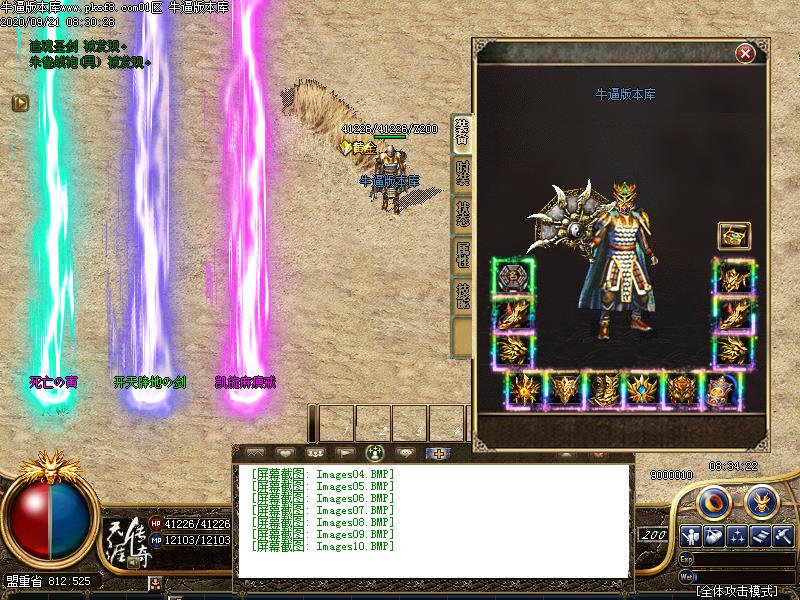Screen dimensions: 800x600
Task: Click the treasure chest icon in equipment panel
Action: [733, 236]
